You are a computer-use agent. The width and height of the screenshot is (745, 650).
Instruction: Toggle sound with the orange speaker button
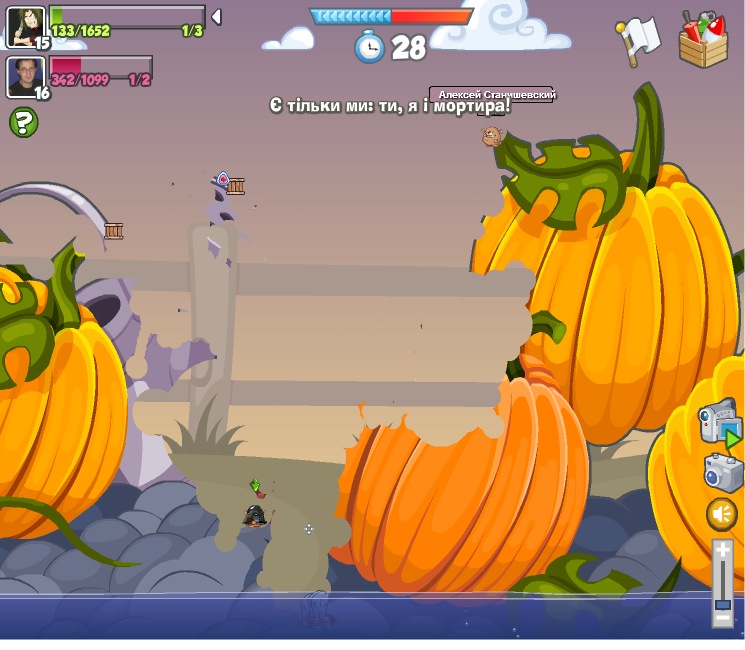[722, 514]
